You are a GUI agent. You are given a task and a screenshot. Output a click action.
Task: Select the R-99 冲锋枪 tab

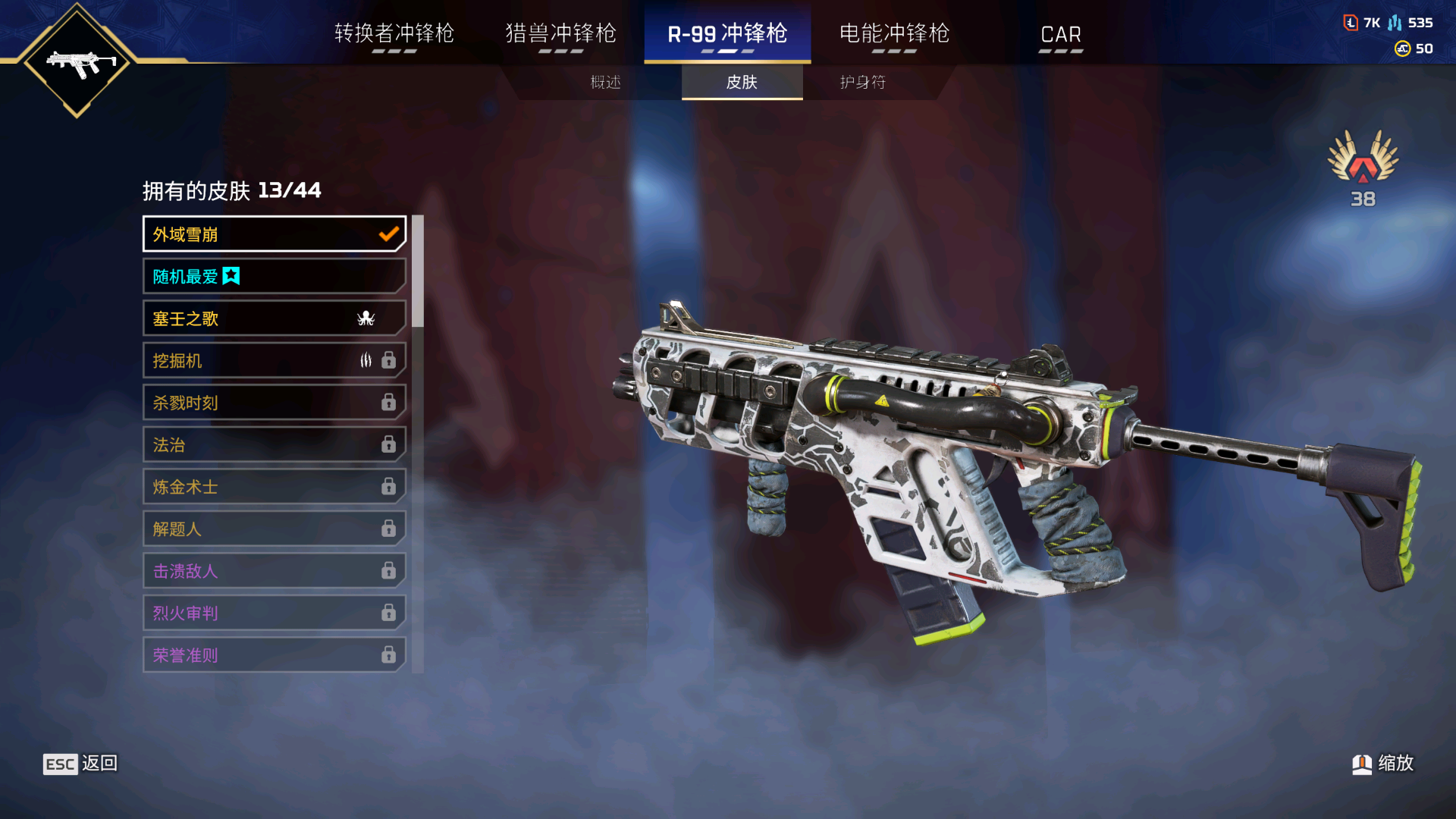[x=727, y=34]
